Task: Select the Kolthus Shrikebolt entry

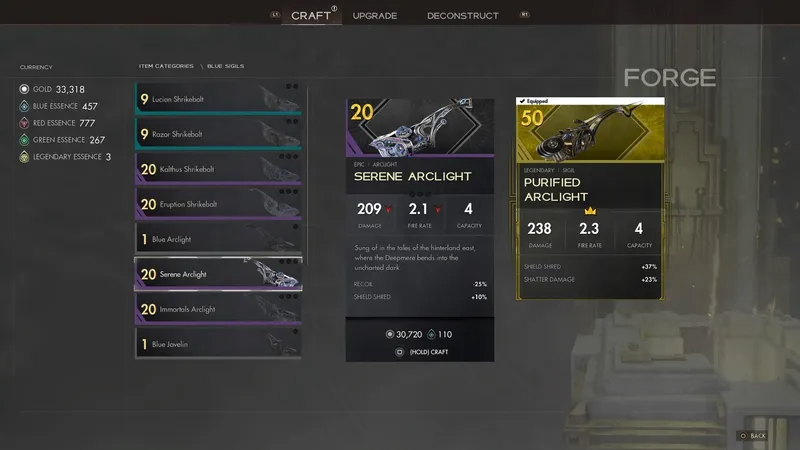Action: (220, 169)
